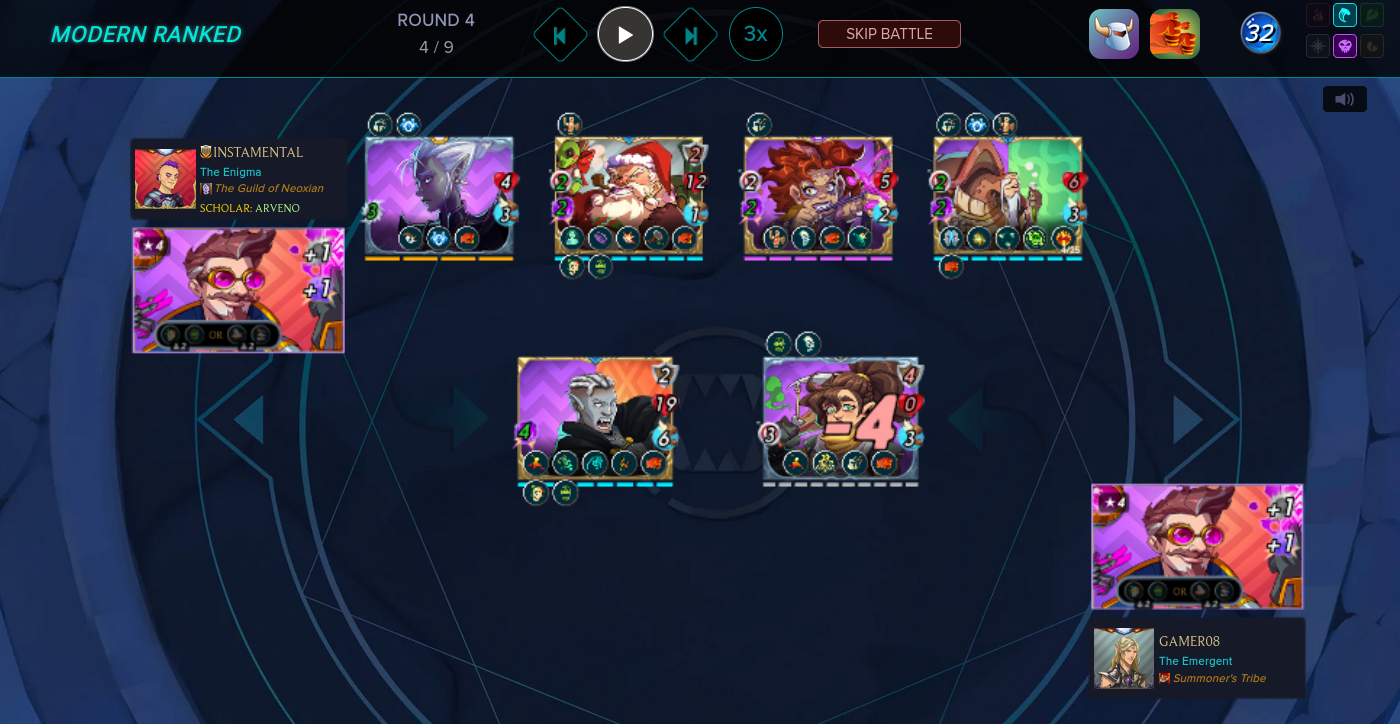
Task: Skip the battle
Action: (889, 34)
